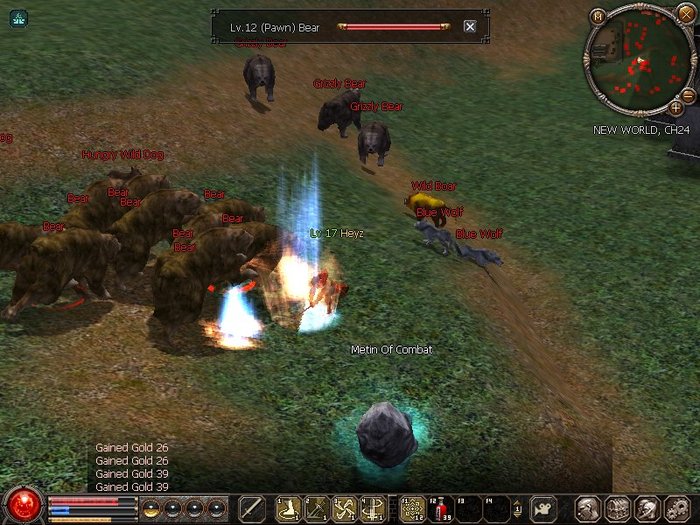Click the circular minimap
This screenshot has height=525, width=700.
click(636, 60)
